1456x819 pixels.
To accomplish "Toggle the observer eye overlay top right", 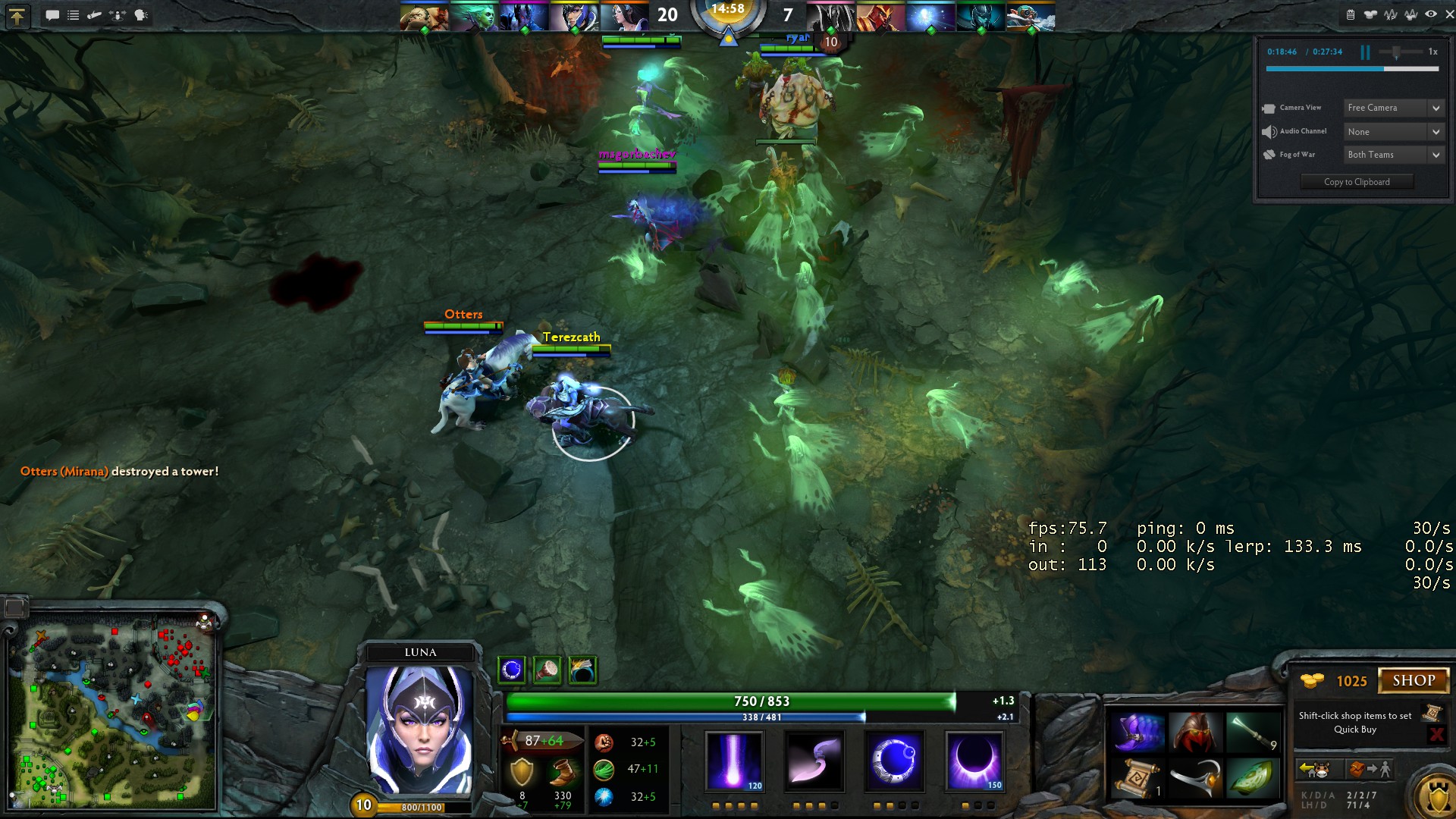I will pos(1430,14).
